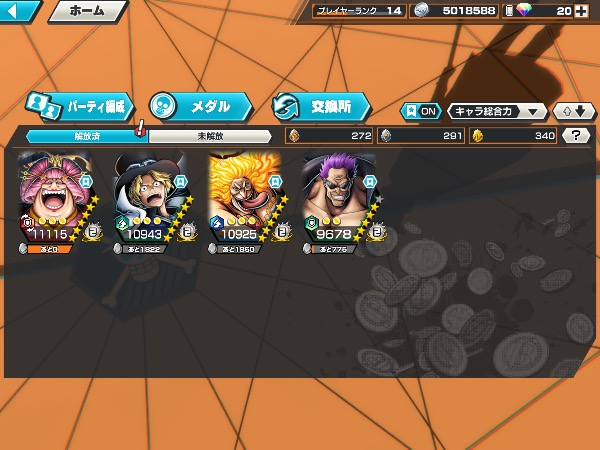Show 解放済 unlocked characters
Viewport: 600px width, 450px height.
(x=85, y=136)
